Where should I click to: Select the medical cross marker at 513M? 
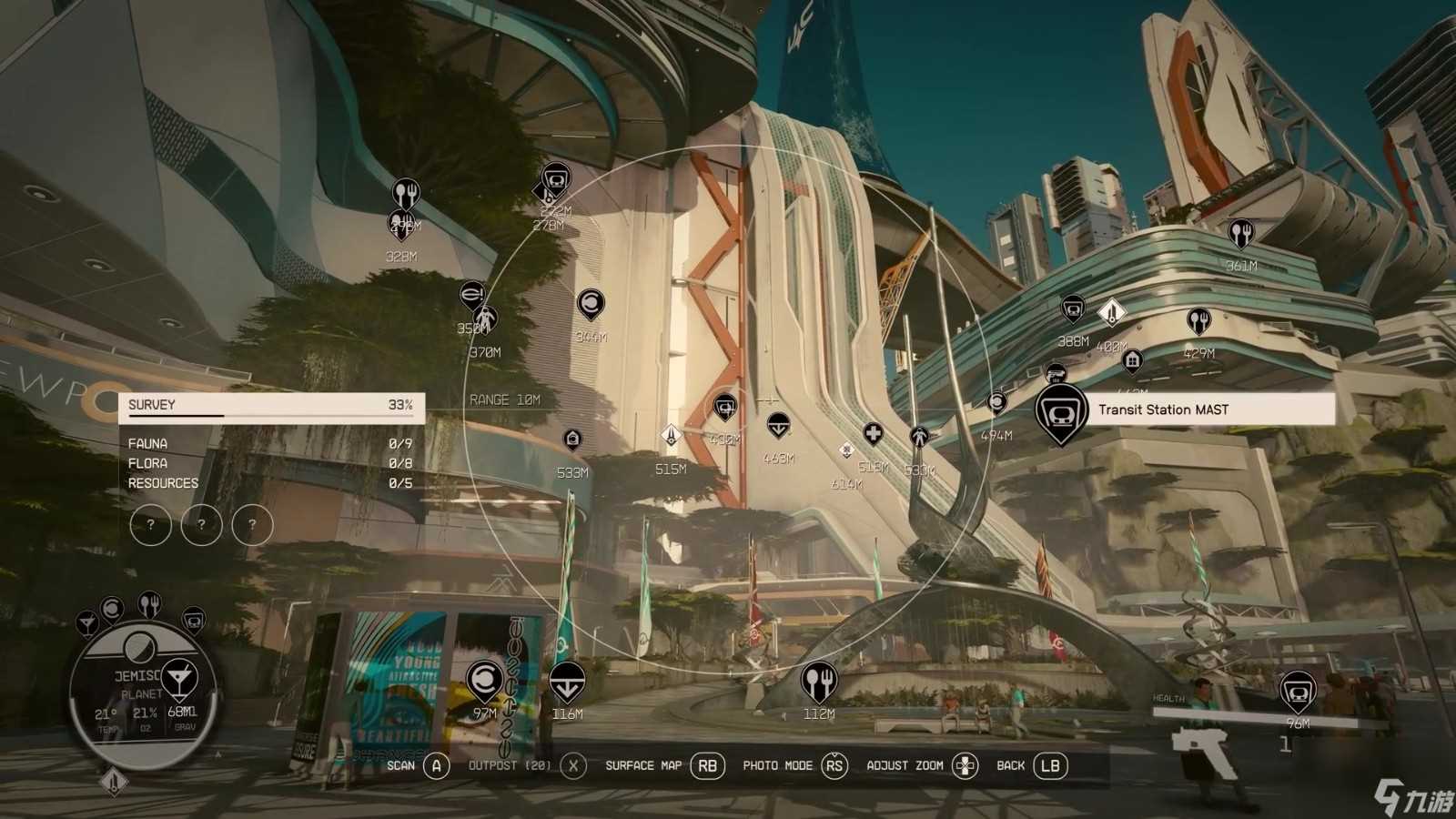874,433
